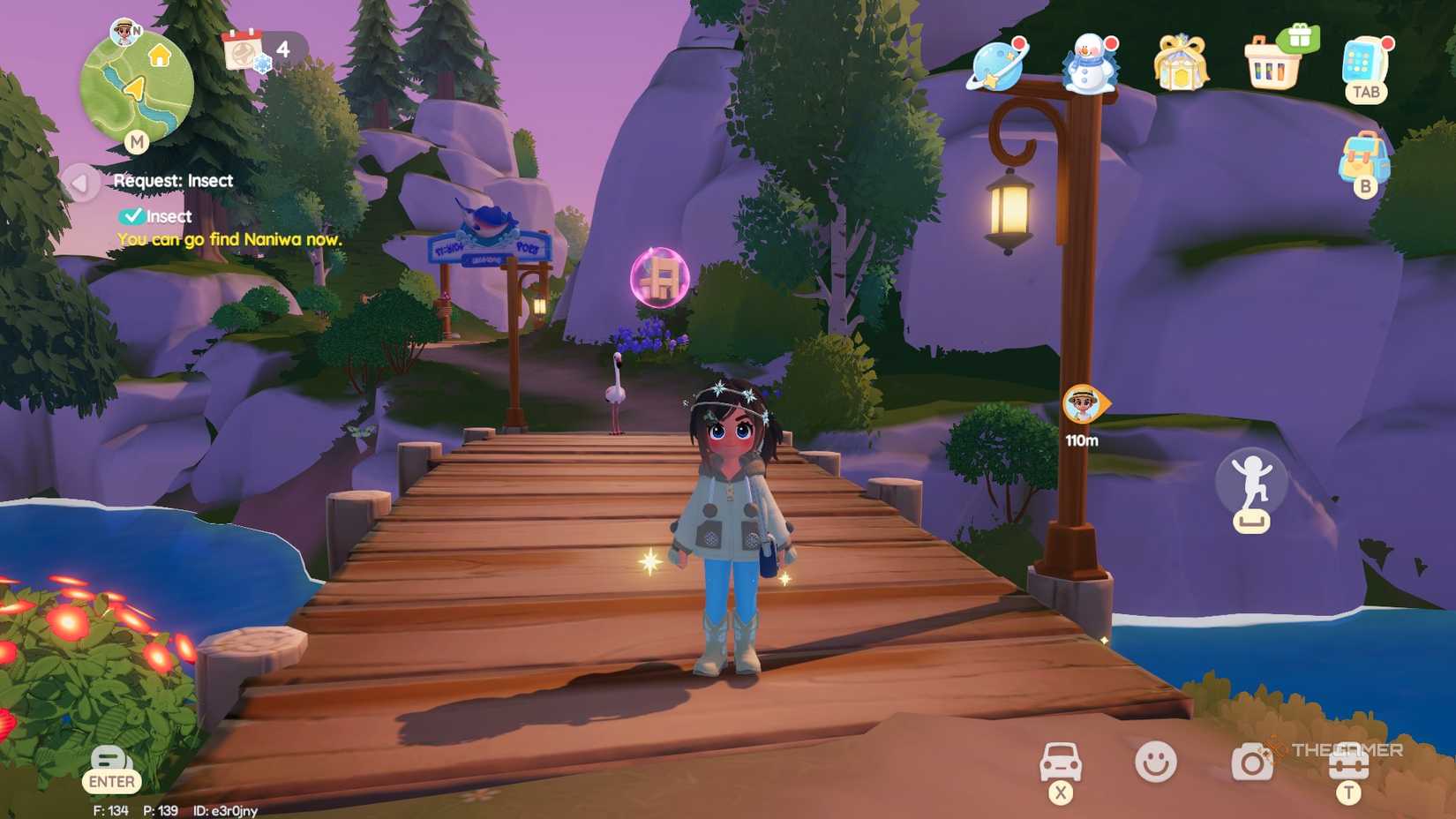This screenshot has height=819, width=1456.
Task: Open the TAB phone menu
Action: click(x=1365, y=64)
